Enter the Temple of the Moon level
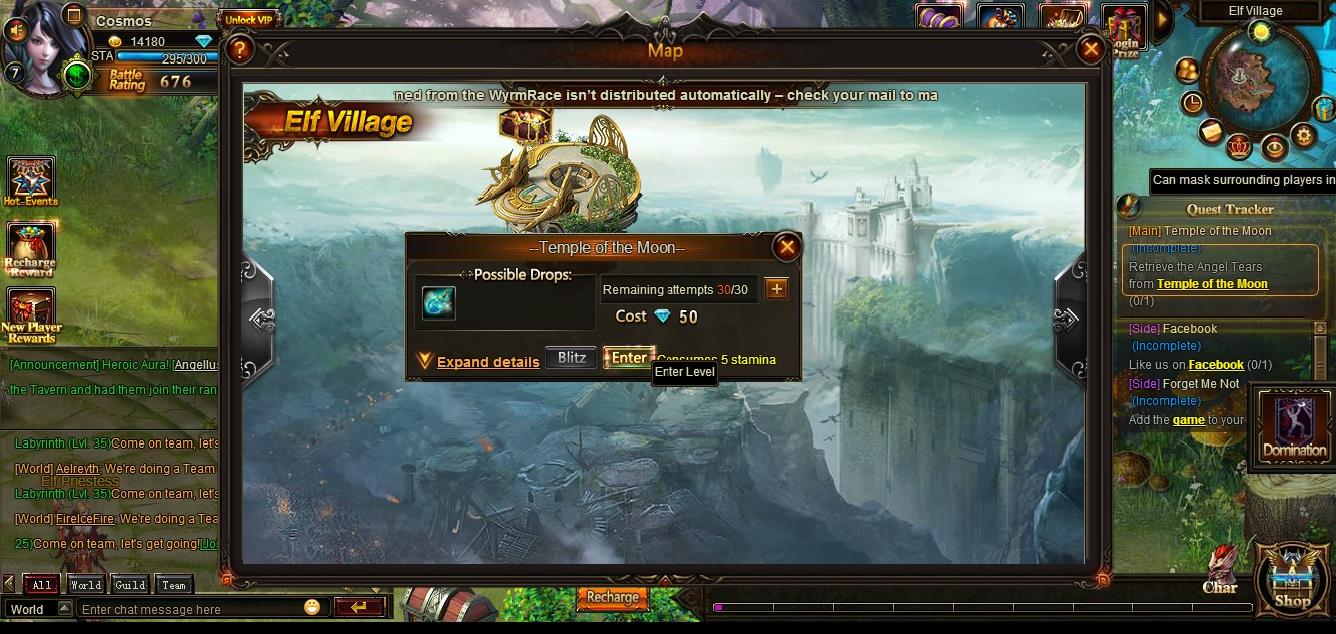The height and width of the screenshot is (634, 1336). coord(629,358)
